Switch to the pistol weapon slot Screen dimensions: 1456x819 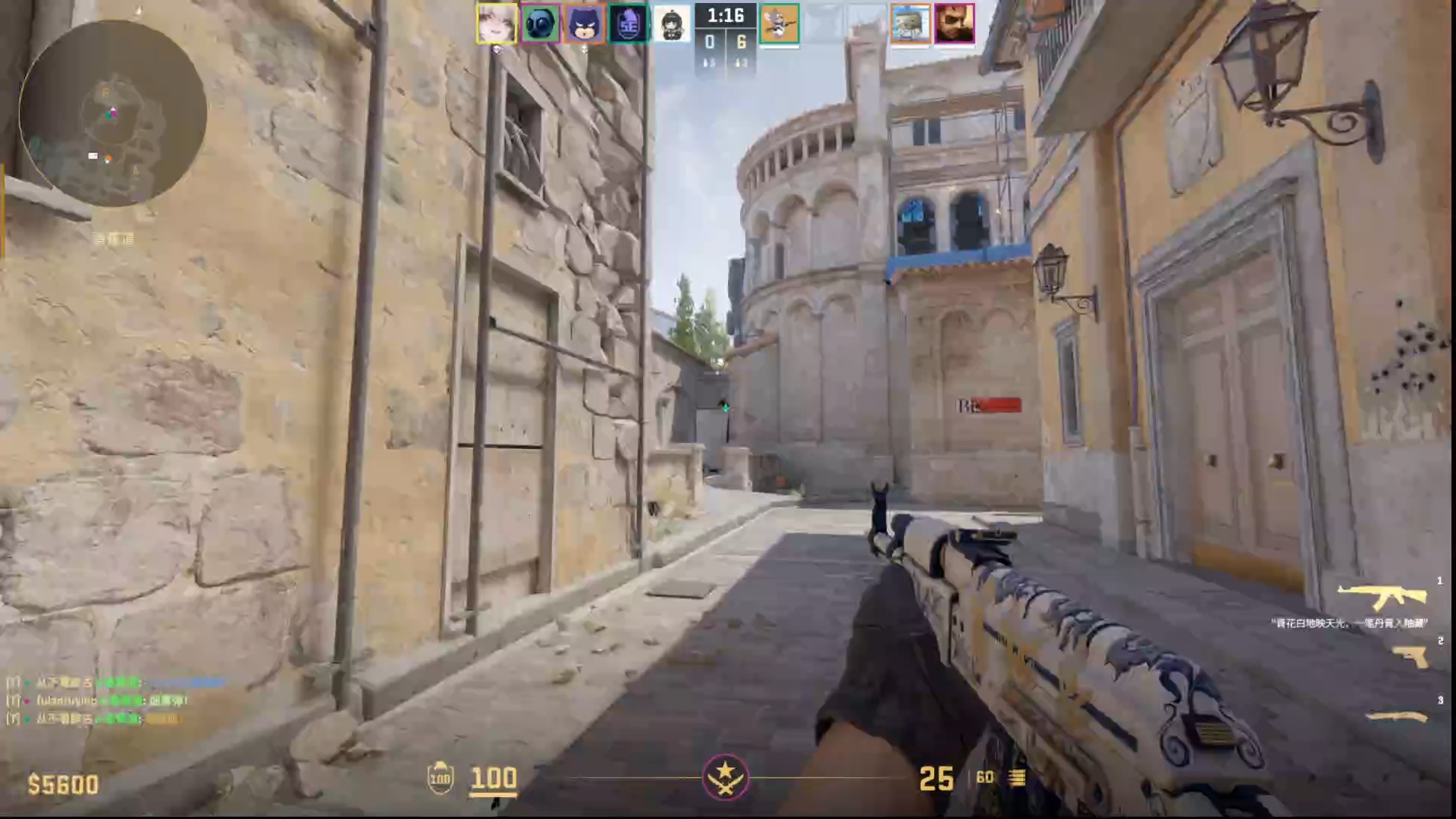[1410, 657]
